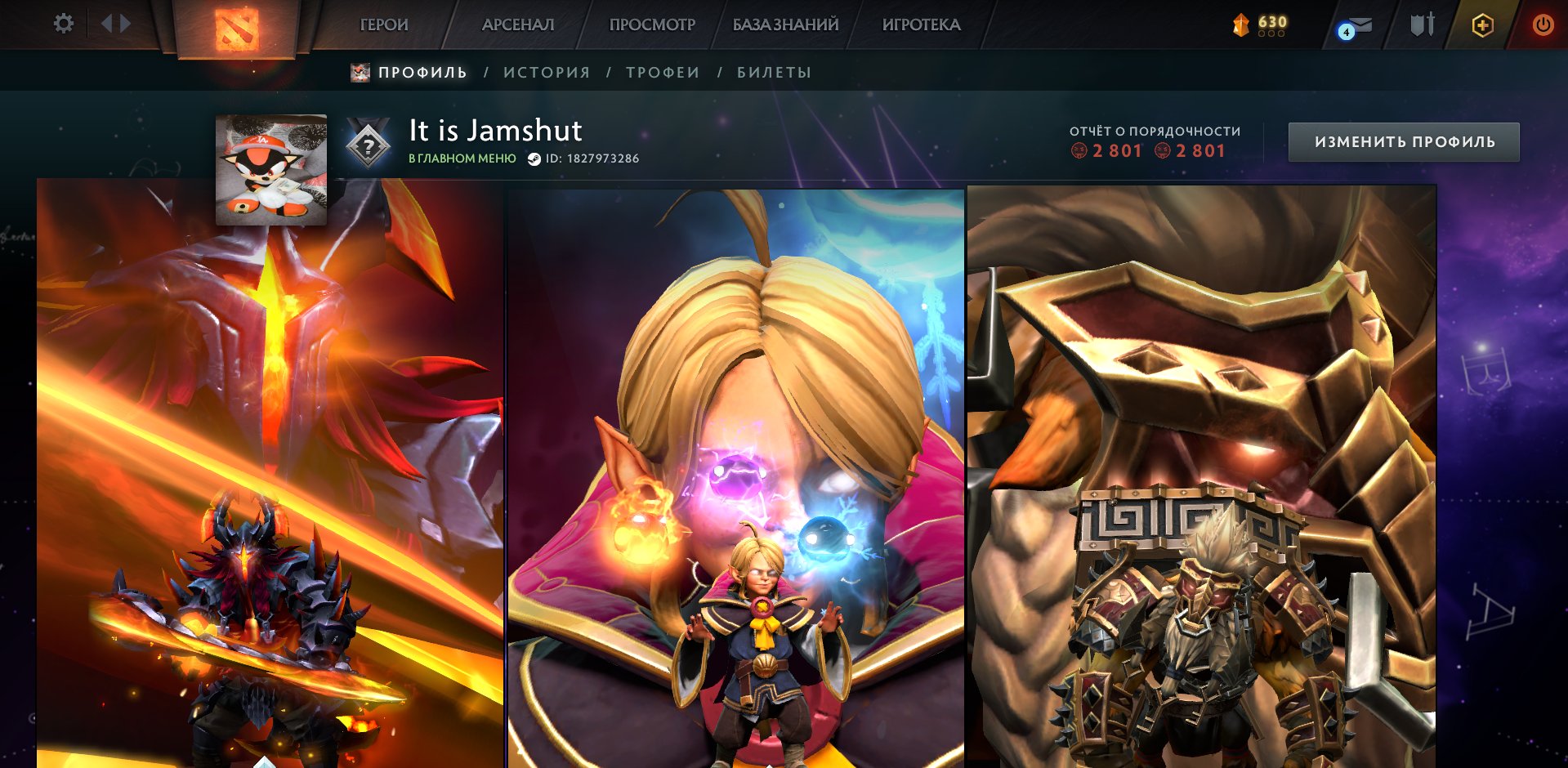Click the ИЗМЕНИТЬ ПРОФИЛЬ button
Image resolution: width=1568 pixels, height=768 pixels.
tap(1403, 141)
